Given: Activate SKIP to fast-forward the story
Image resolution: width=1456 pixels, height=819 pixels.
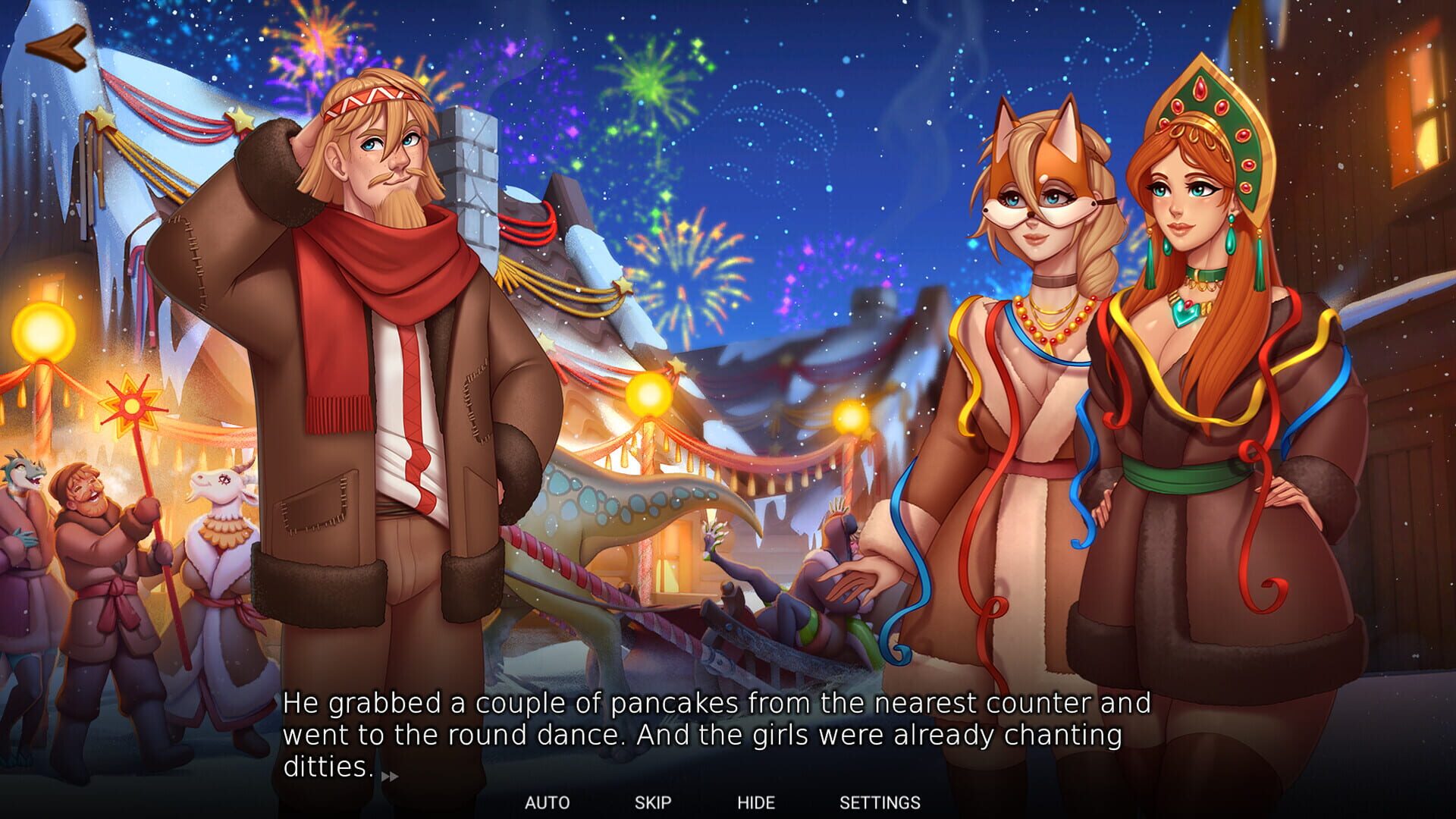Looking at the screenshot, I should tap(654, 800).
